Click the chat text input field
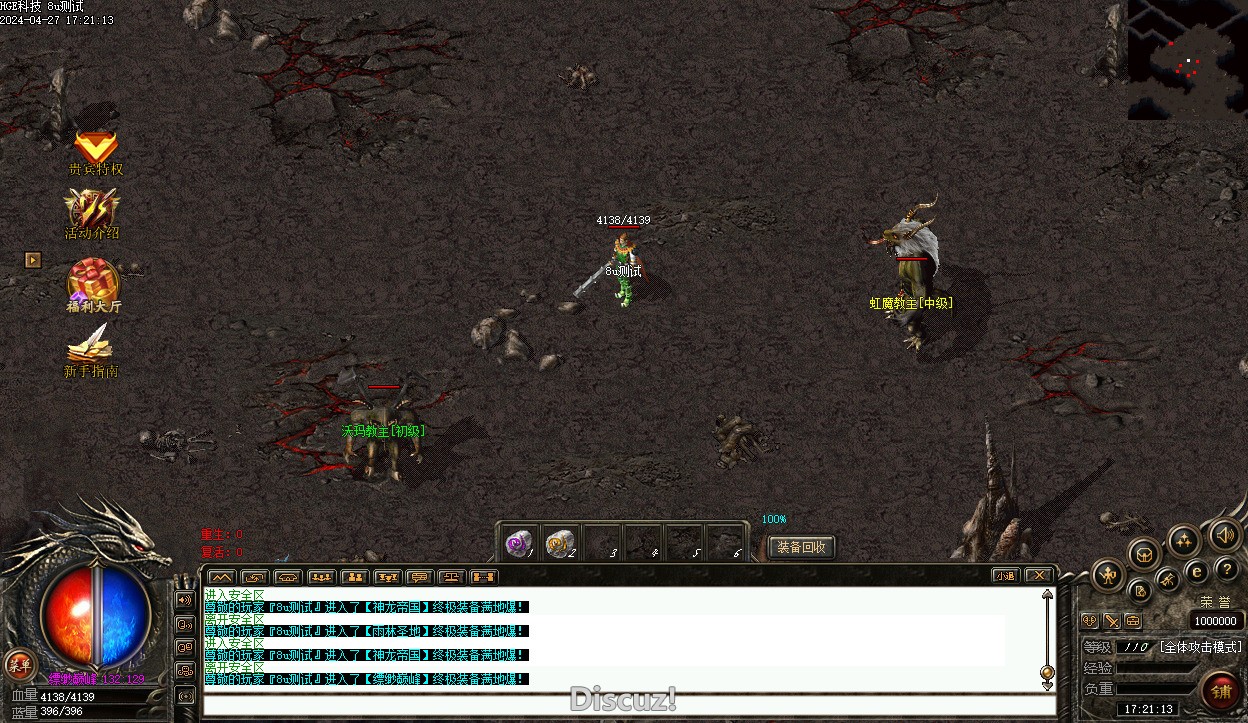The width and height of the screenshot is (1248, 723). coord(628,705)
